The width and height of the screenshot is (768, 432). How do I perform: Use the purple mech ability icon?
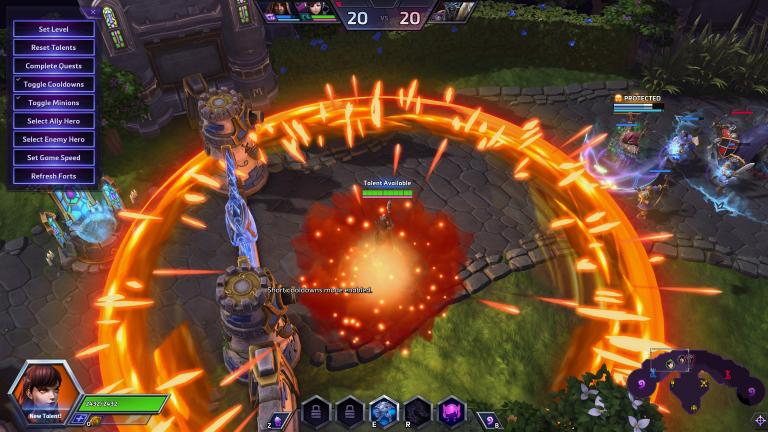452,410
